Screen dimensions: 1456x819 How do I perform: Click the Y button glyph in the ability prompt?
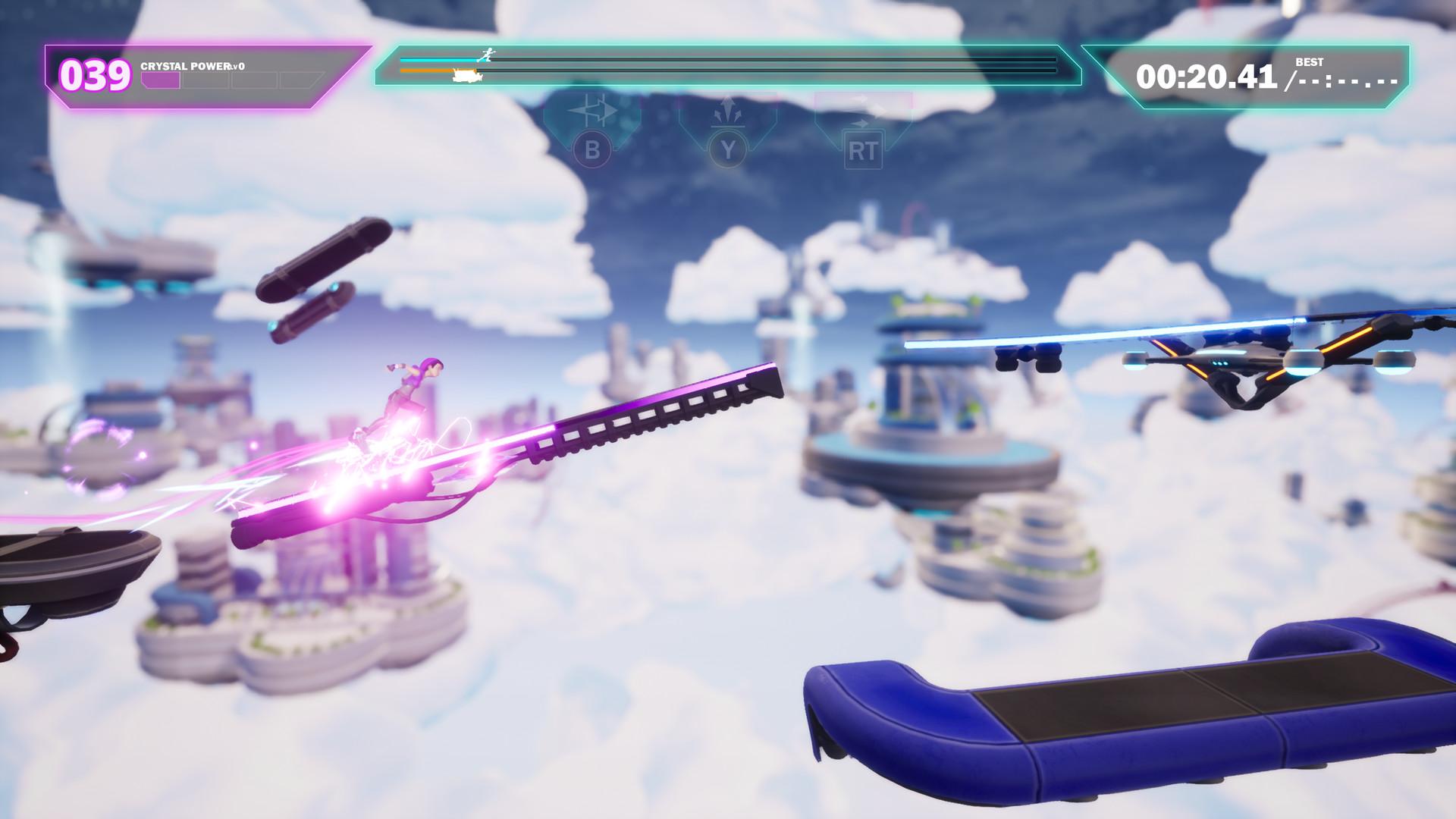728,150
